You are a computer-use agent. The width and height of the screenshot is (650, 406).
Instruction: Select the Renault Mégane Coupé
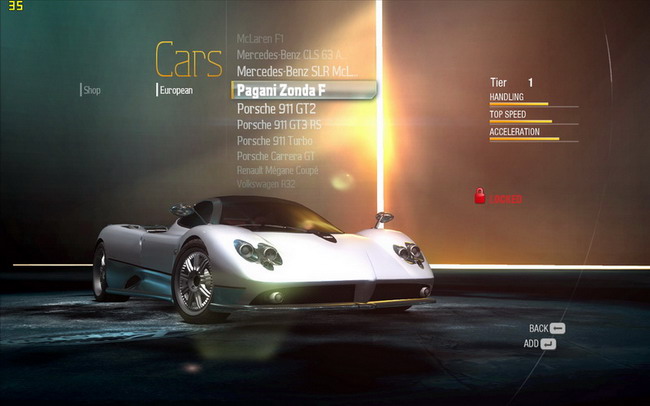point(277,170)
